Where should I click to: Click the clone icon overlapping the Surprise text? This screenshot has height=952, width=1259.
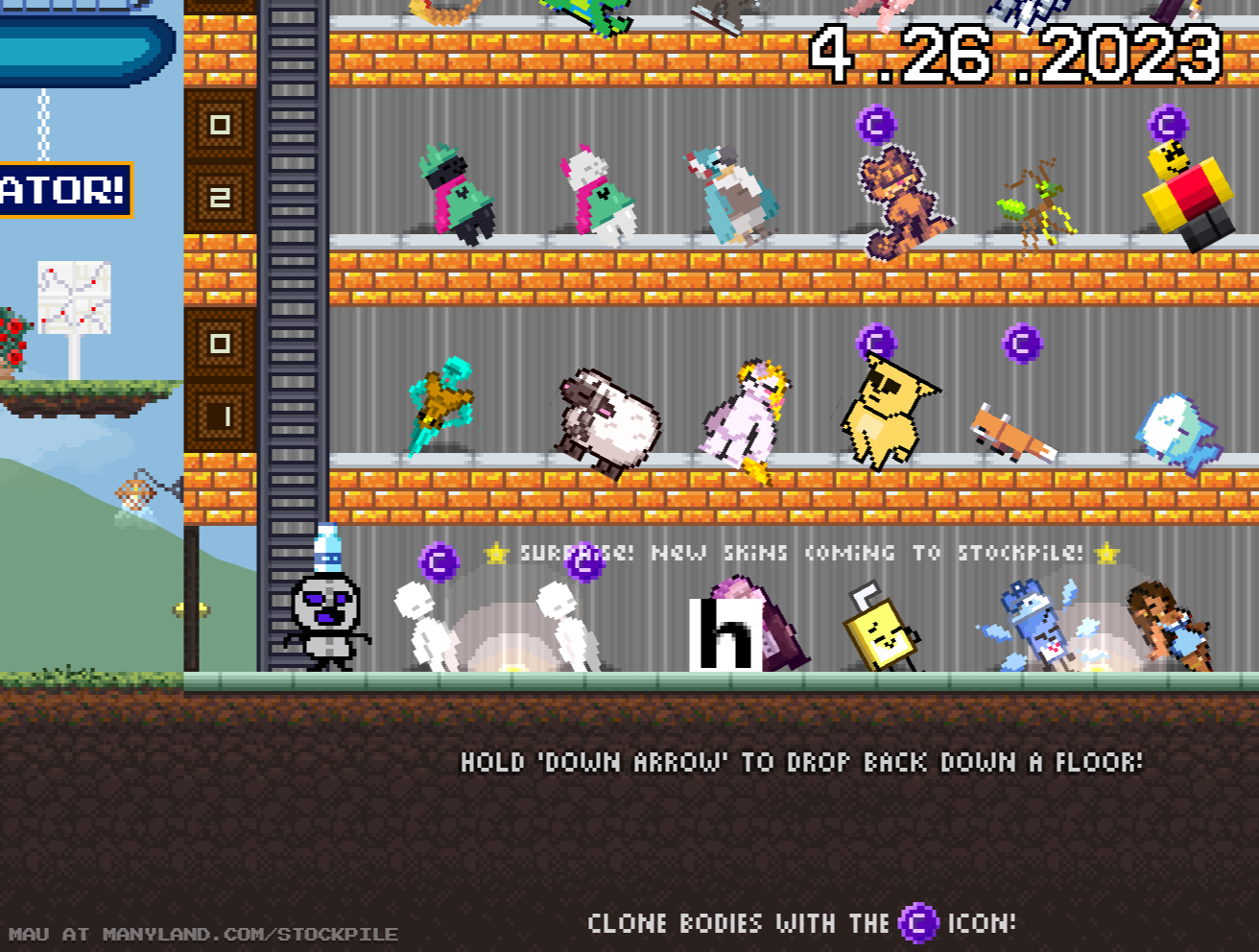[584, 561]
